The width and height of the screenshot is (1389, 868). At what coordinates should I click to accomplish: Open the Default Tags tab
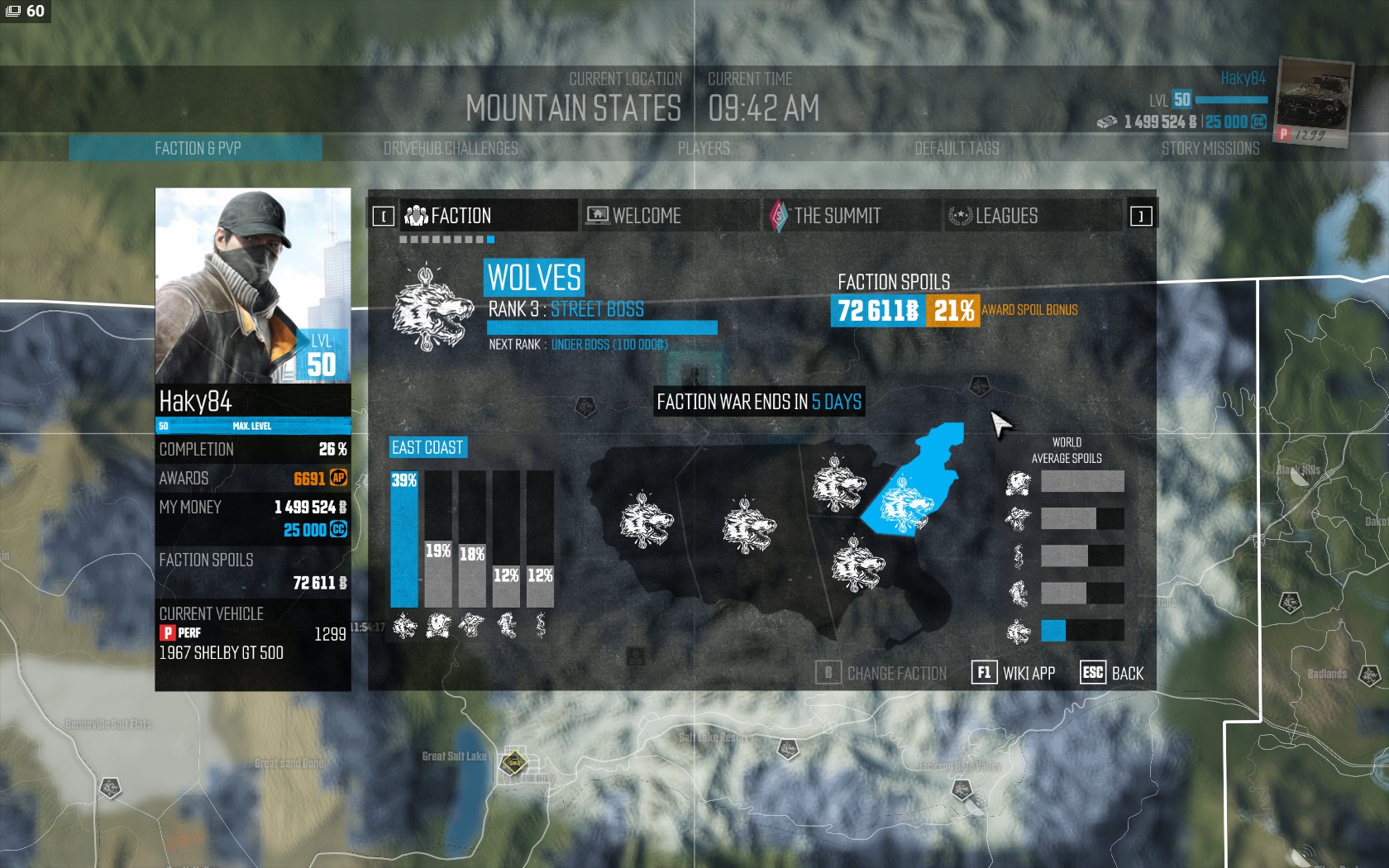(x=957, y=149)
